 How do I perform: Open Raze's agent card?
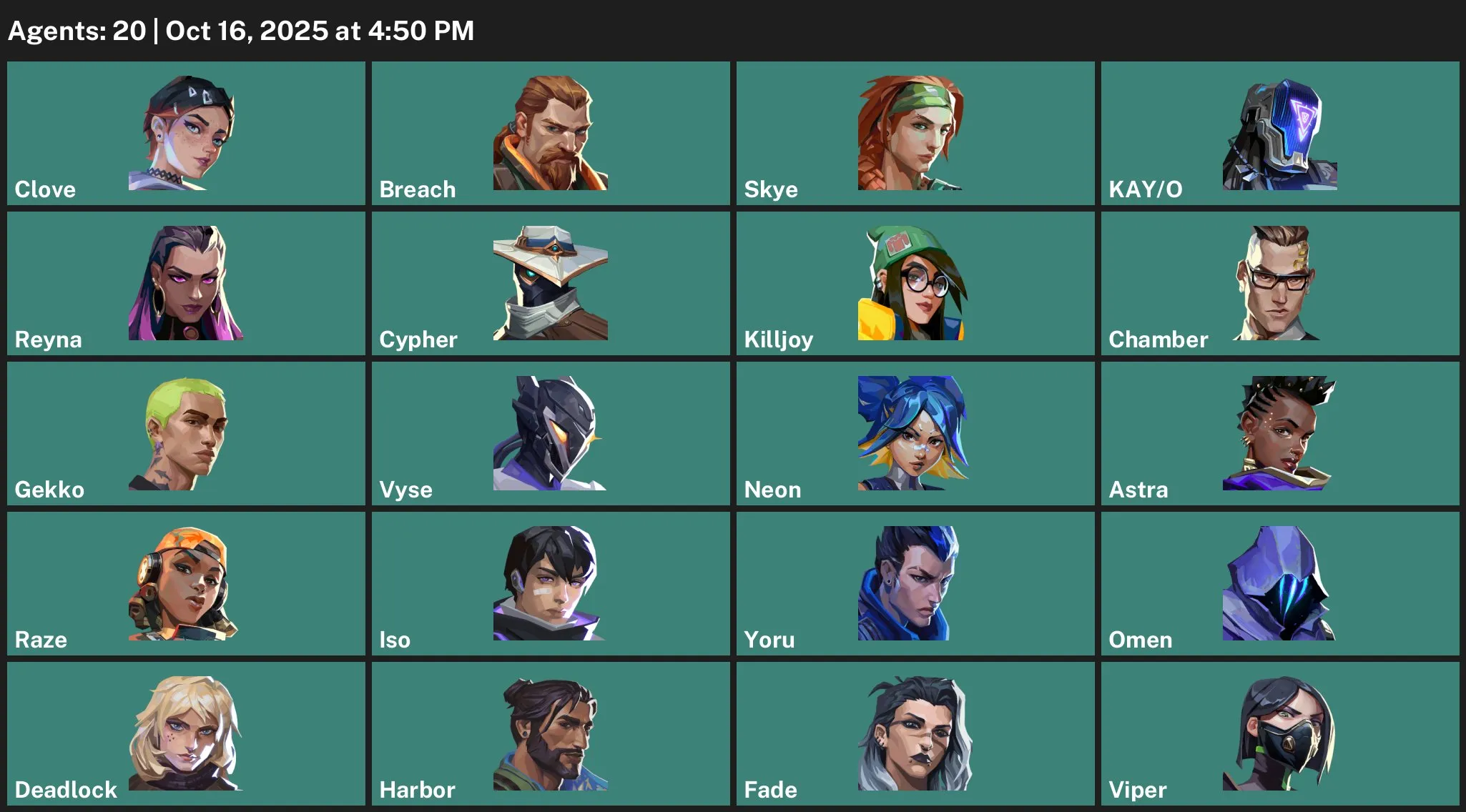(x=187, y=584)
